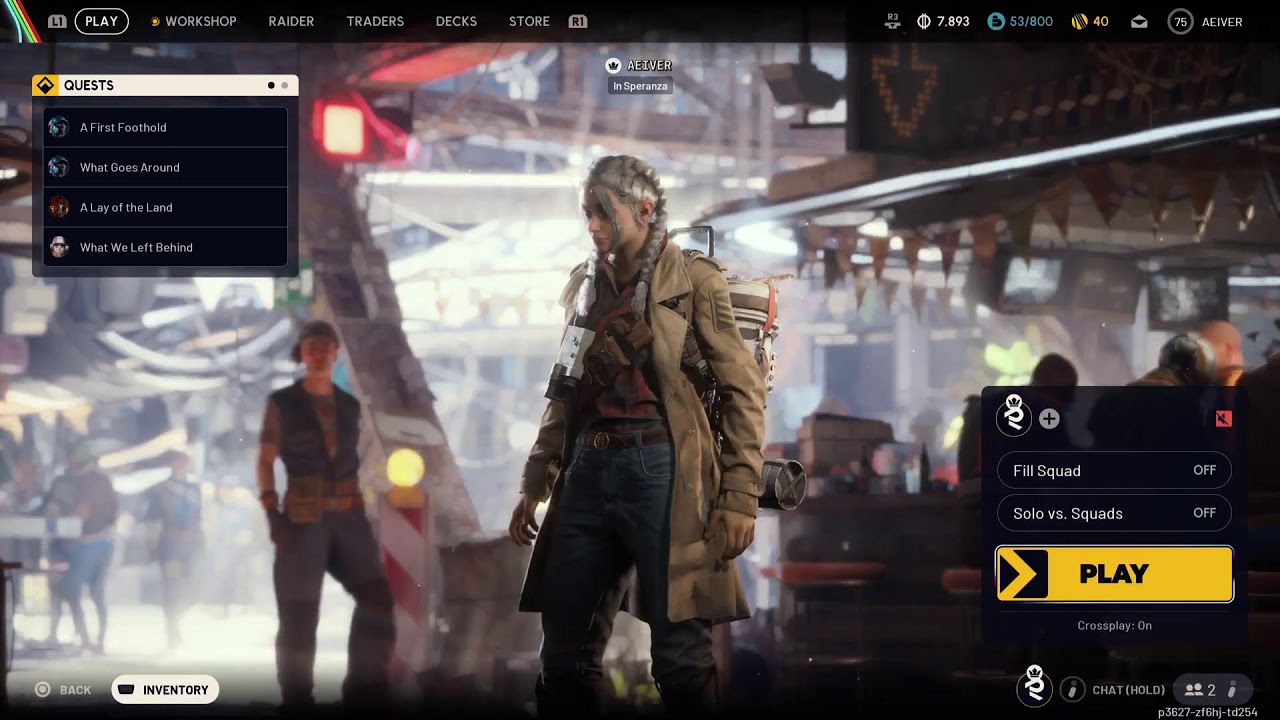1280x720 pixels.
Task: Open the mail inbox icon
Action: (x=1139, y=22)
